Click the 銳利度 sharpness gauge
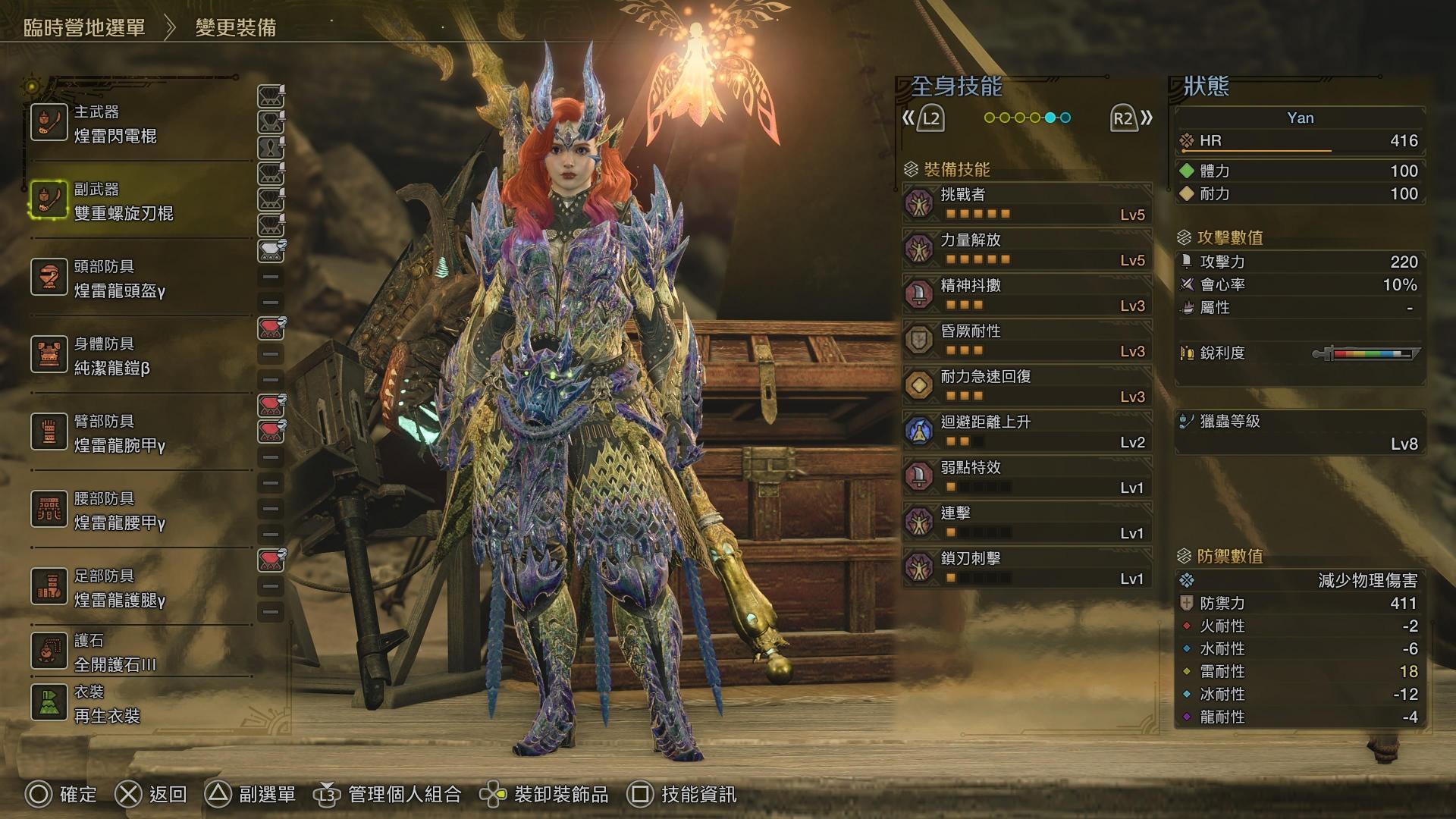The image size is (1456, 819). (1365, 353)
